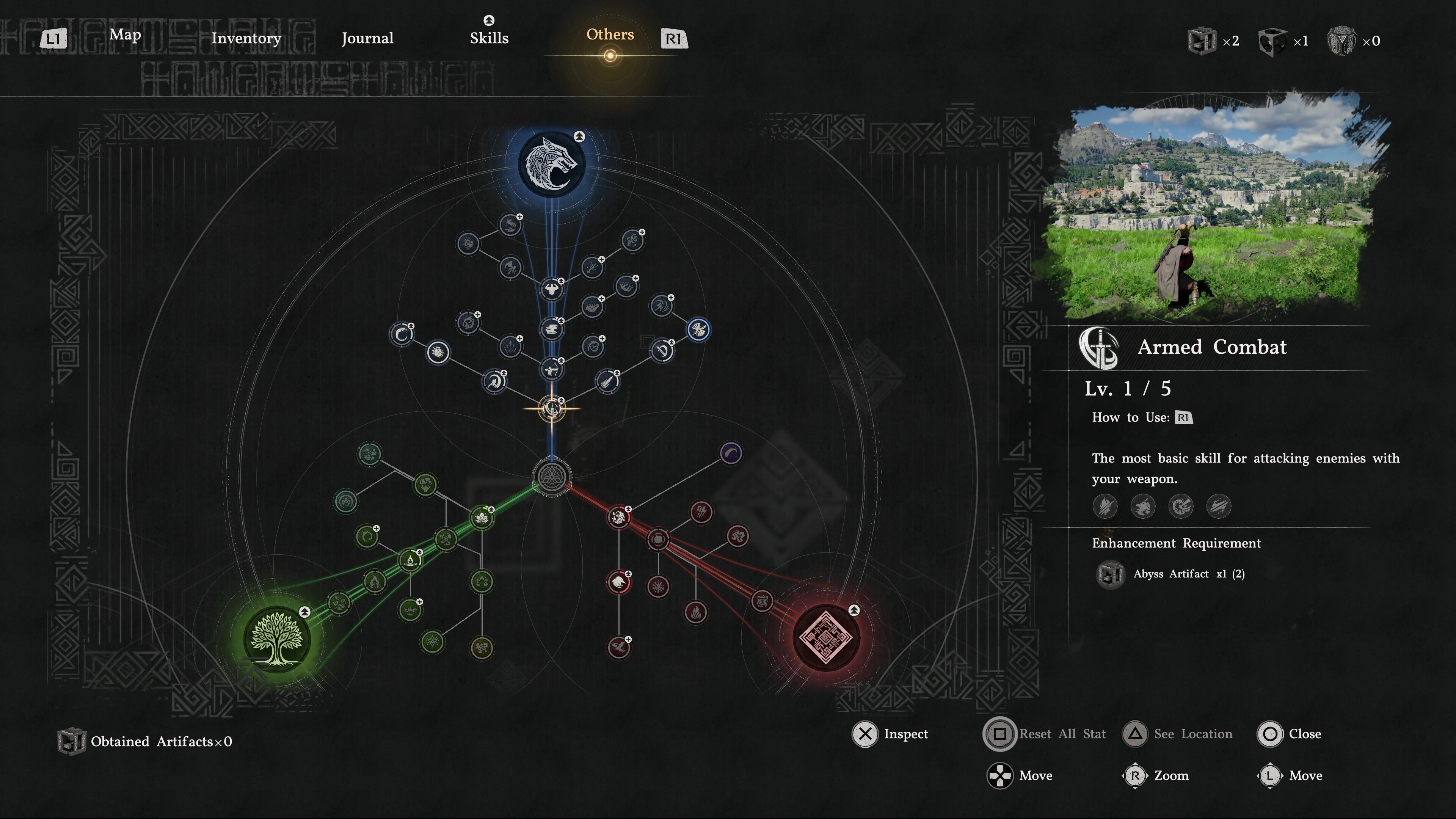The image size is (1456, 819).
Task: Pick the bow and arrow archer skill node
Action: click(x=551, y=370)
